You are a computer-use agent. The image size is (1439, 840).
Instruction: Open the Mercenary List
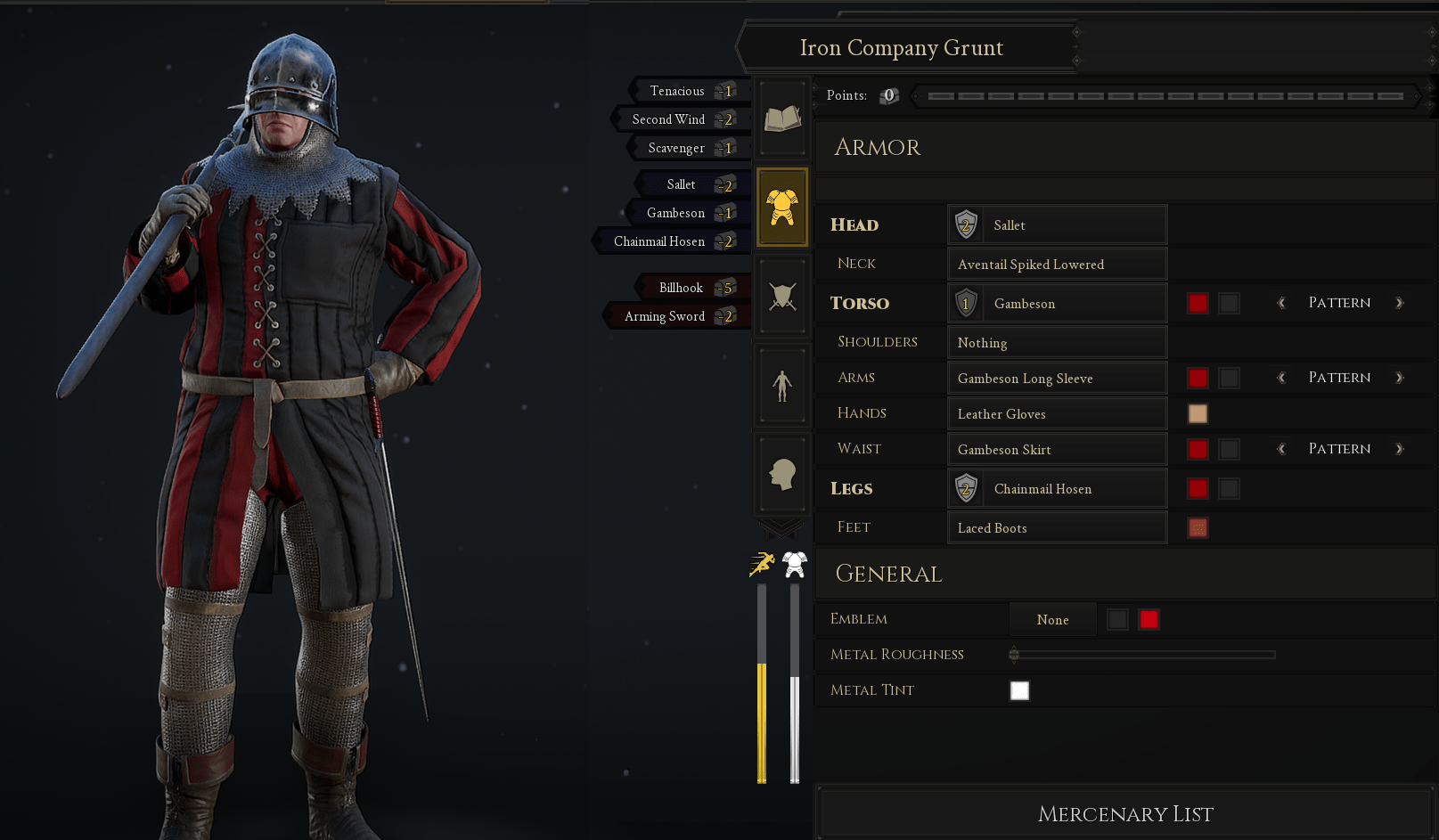(x=1124, y=812)
